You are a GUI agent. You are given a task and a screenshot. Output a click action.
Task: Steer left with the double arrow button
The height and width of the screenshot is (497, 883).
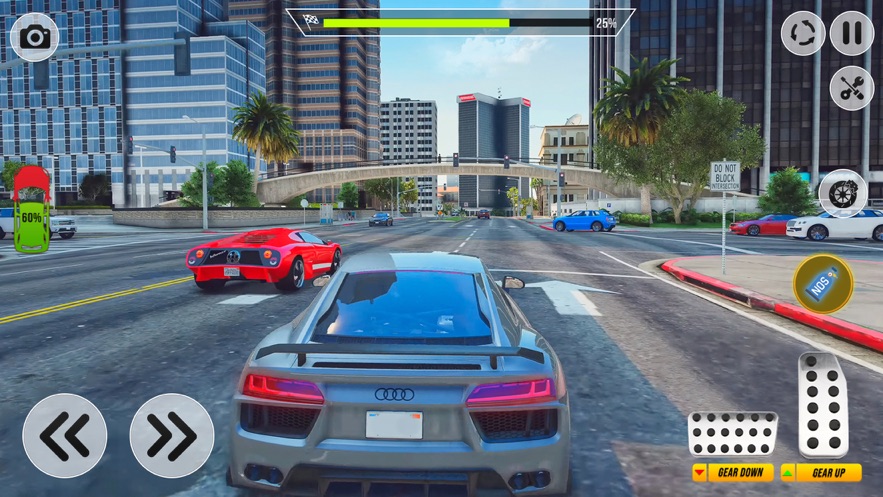[x=65, y=436]
